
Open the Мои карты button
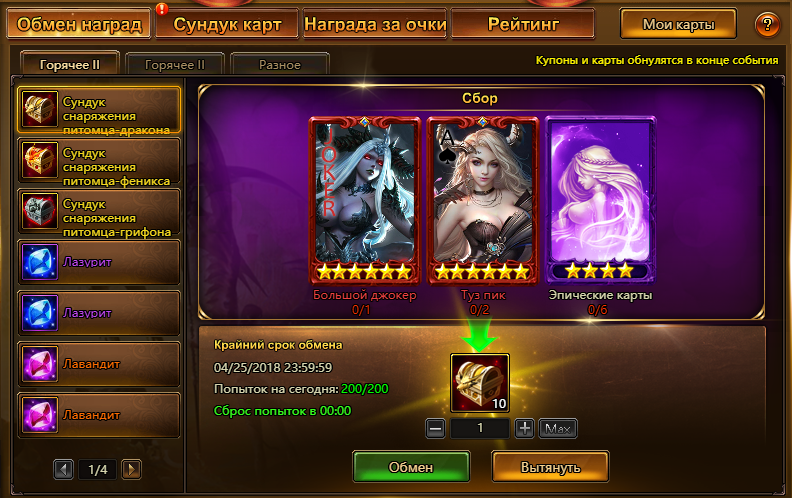click(x=678, y=24)
